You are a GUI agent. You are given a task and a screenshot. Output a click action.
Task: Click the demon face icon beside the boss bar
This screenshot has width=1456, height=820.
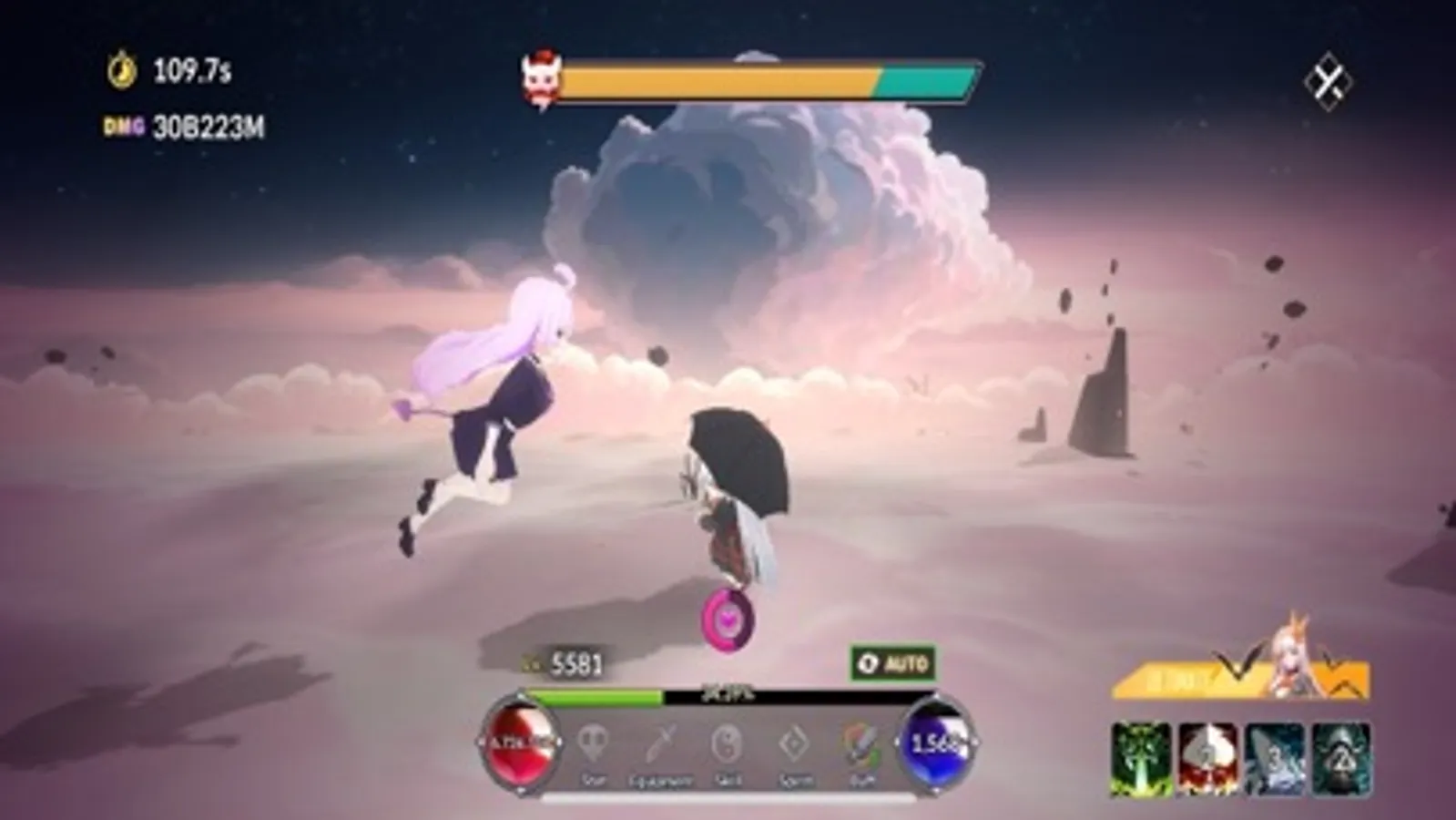click(x=541, y=80)
